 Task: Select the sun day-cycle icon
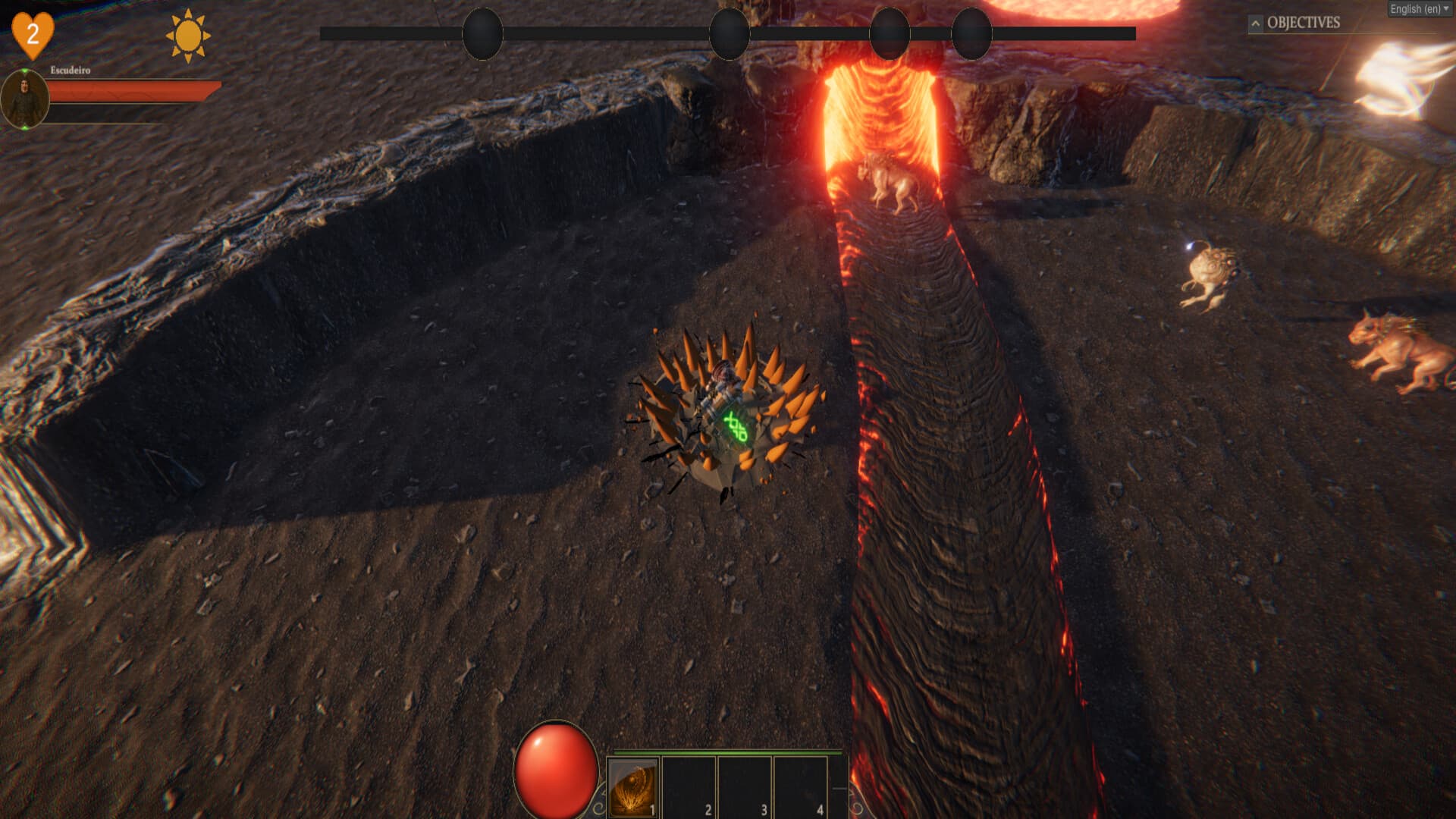click(x=187, y=34)
